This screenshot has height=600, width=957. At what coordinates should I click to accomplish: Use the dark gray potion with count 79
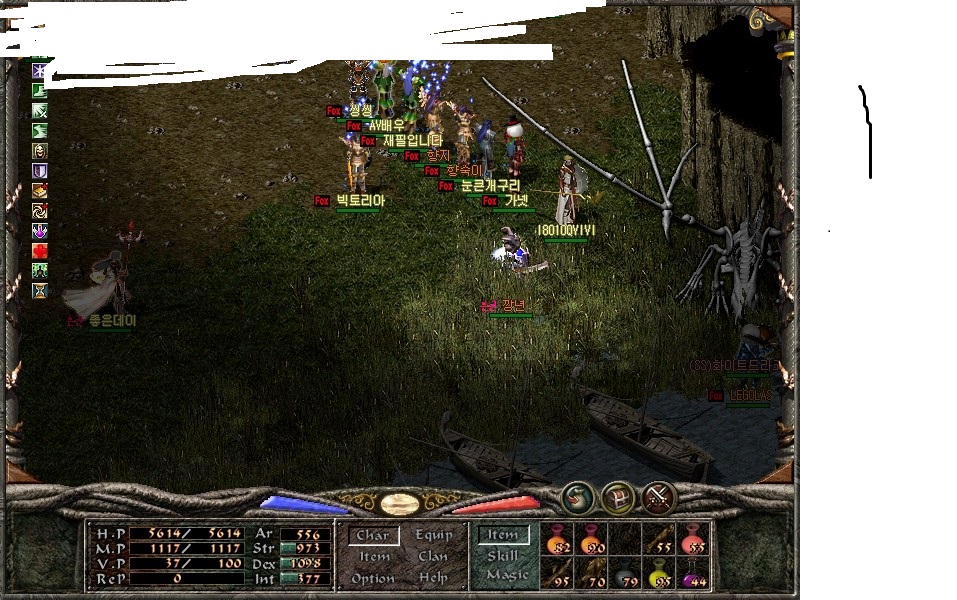point(624,573)
